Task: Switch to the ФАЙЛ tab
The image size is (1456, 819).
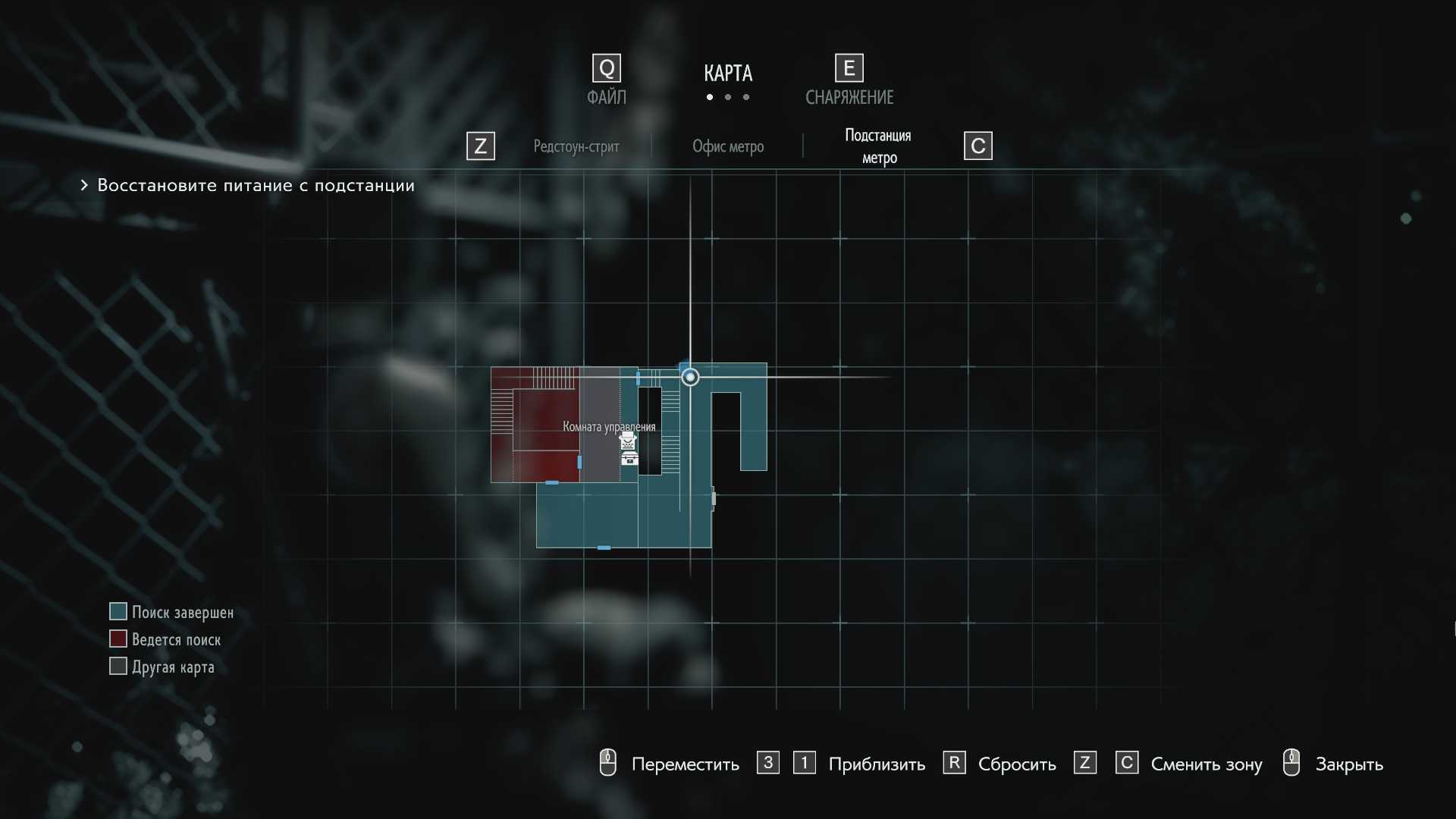Action: click(606, 96)
